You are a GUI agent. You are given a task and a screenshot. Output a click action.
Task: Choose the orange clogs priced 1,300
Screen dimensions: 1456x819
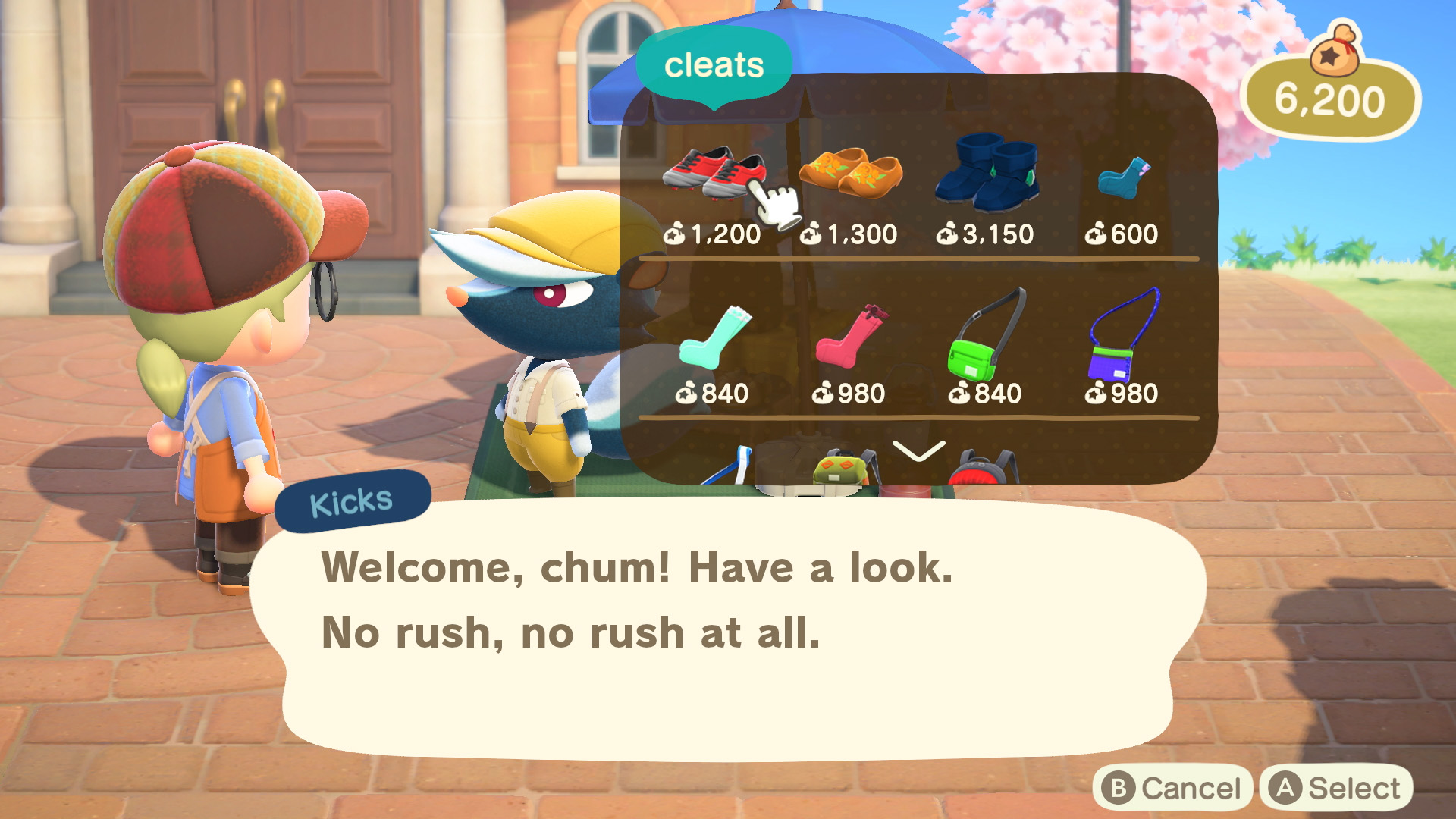click(850, 173)
